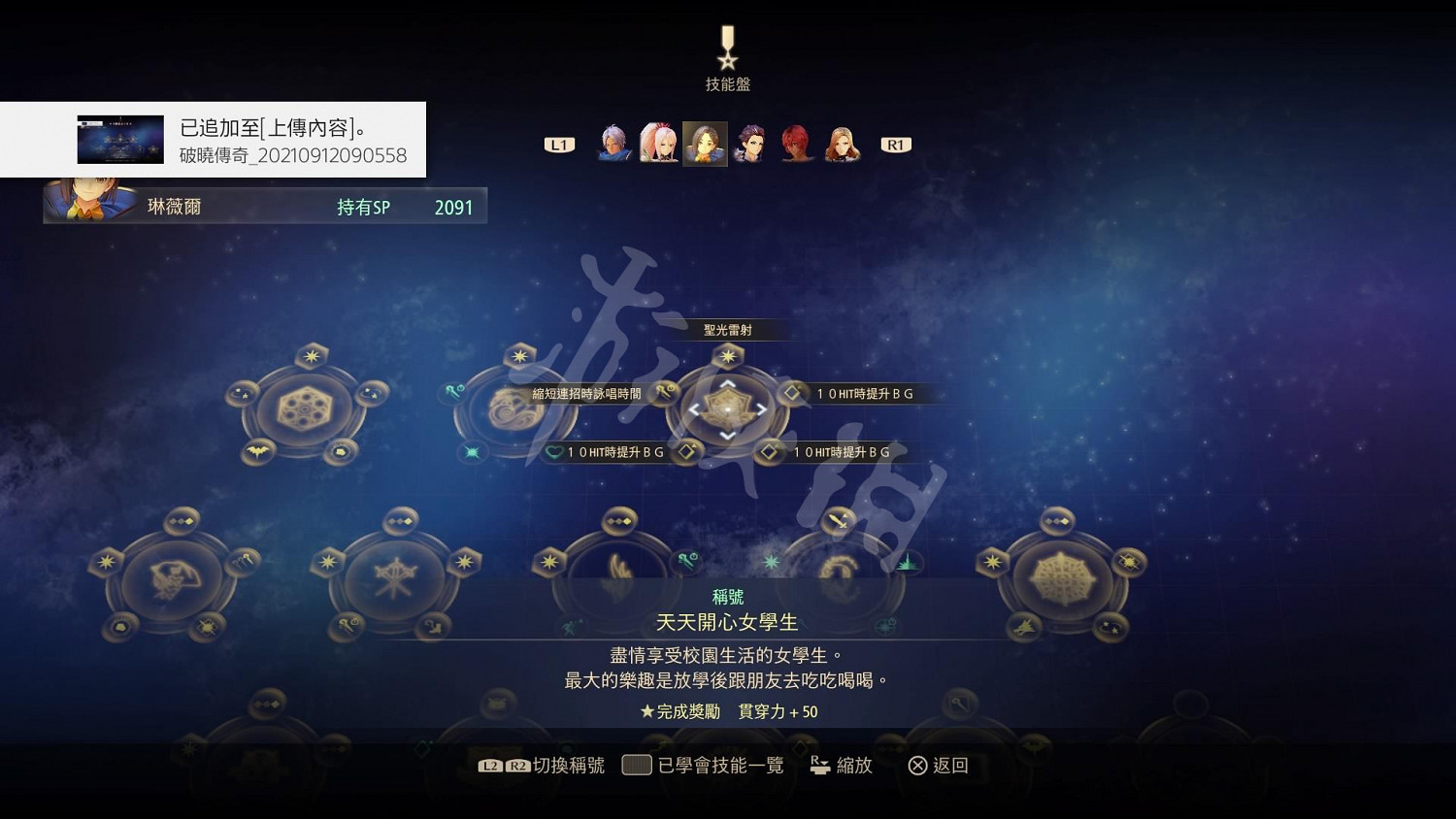The image size is (1456, 819).
Task: Click the key-shaped skill node near the bottom right
Action: pos(960,703)
